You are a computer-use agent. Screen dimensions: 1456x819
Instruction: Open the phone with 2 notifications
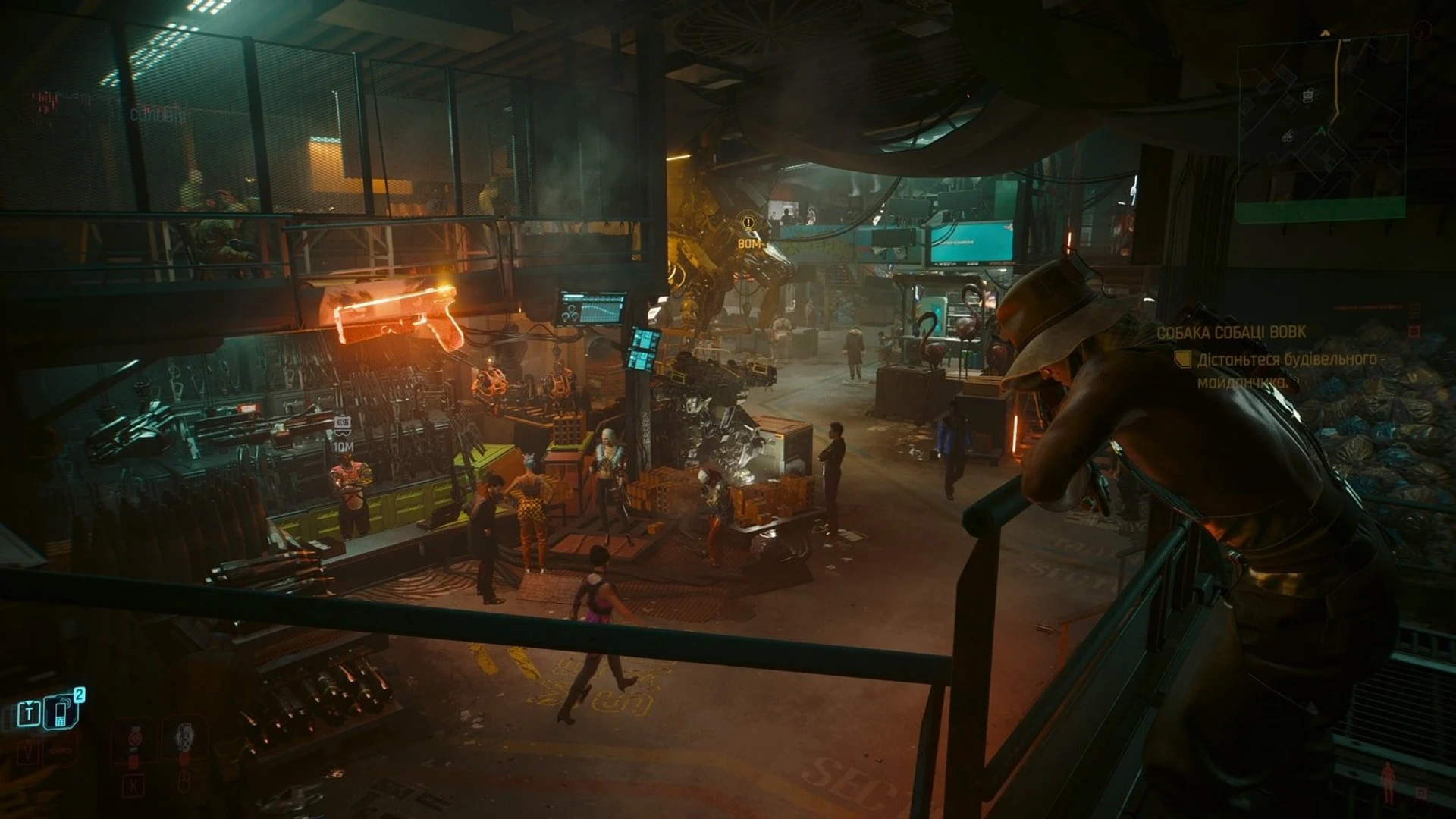(x=61, y=714)
